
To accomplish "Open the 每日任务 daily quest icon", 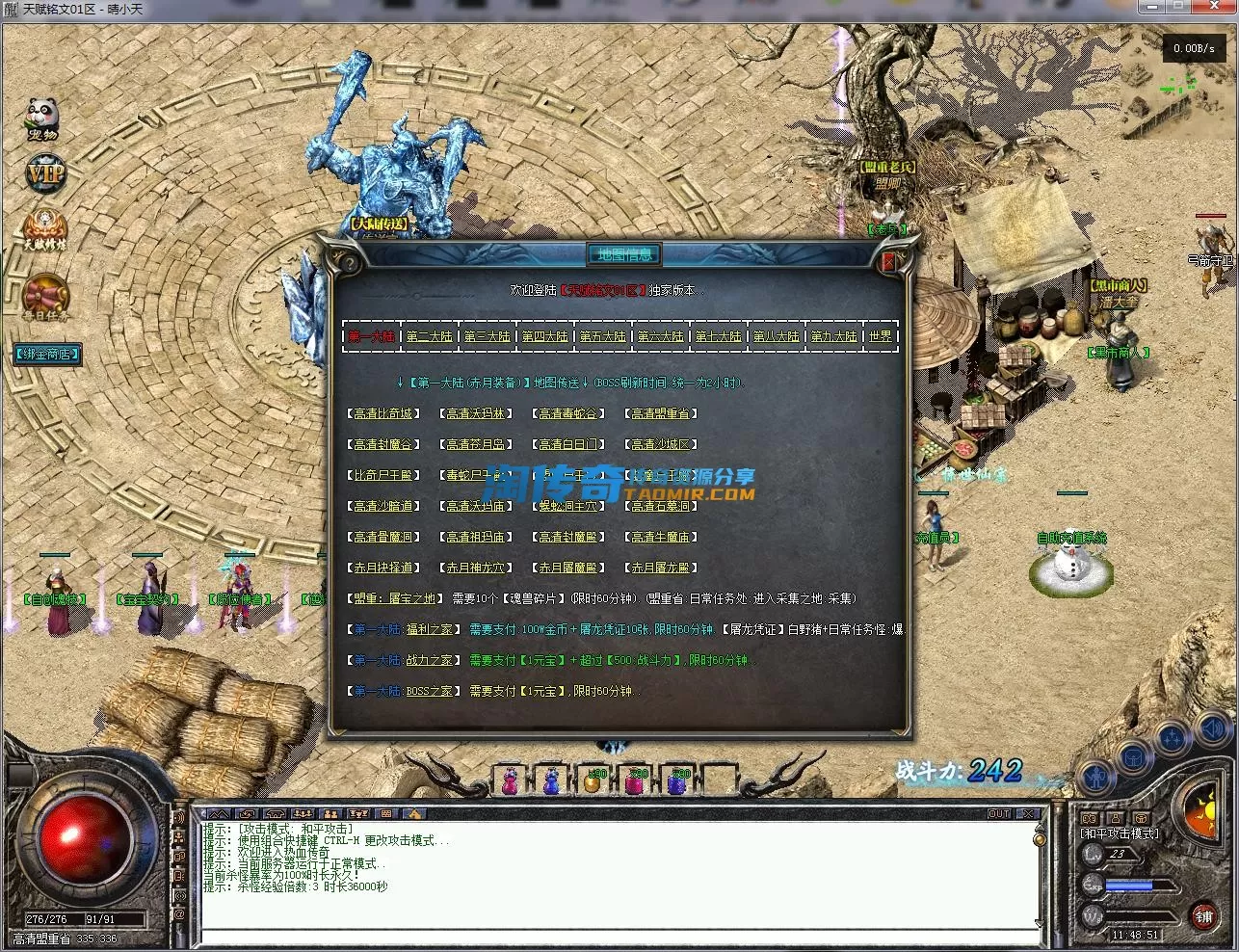I will [x=45, y=297].
